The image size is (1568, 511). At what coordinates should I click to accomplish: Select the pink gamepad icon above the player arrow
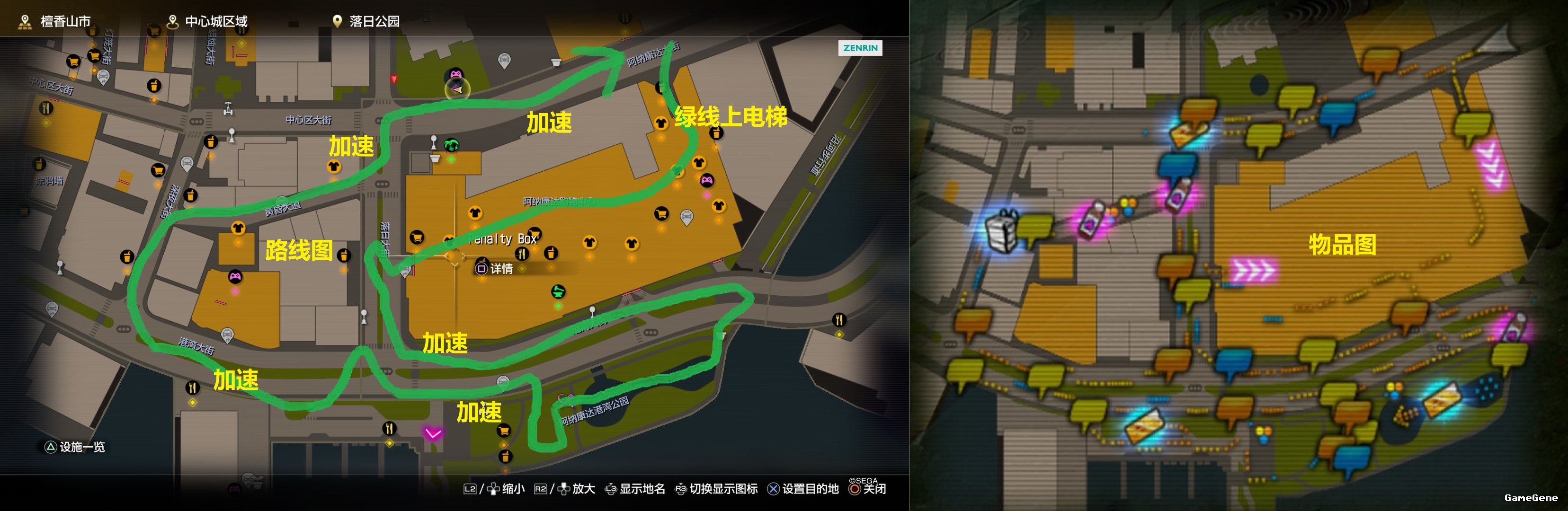[x=455, y=75]
